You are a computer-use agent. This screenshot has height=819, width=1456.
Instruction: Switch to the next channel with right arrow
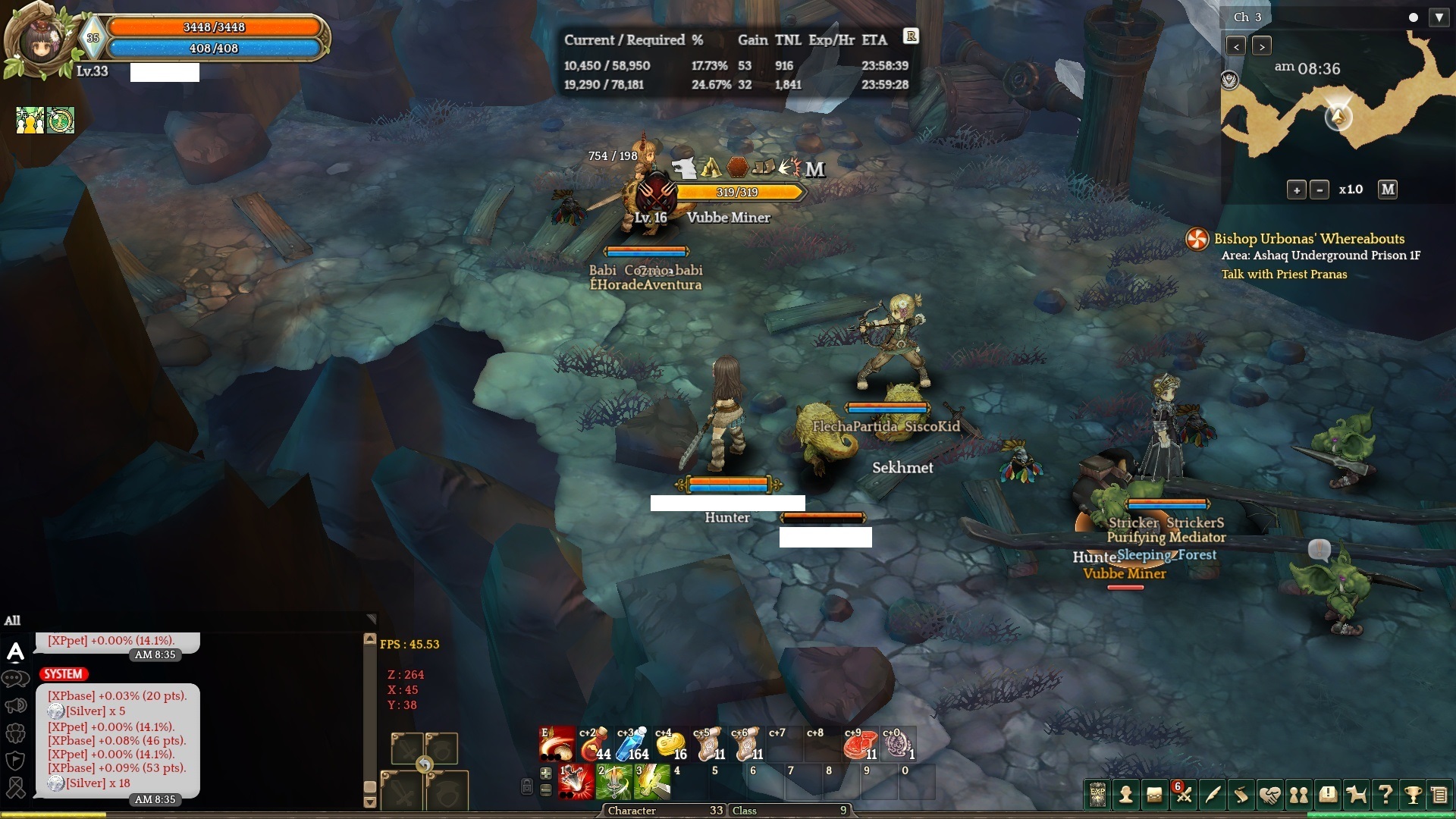tap(1262, 46)
